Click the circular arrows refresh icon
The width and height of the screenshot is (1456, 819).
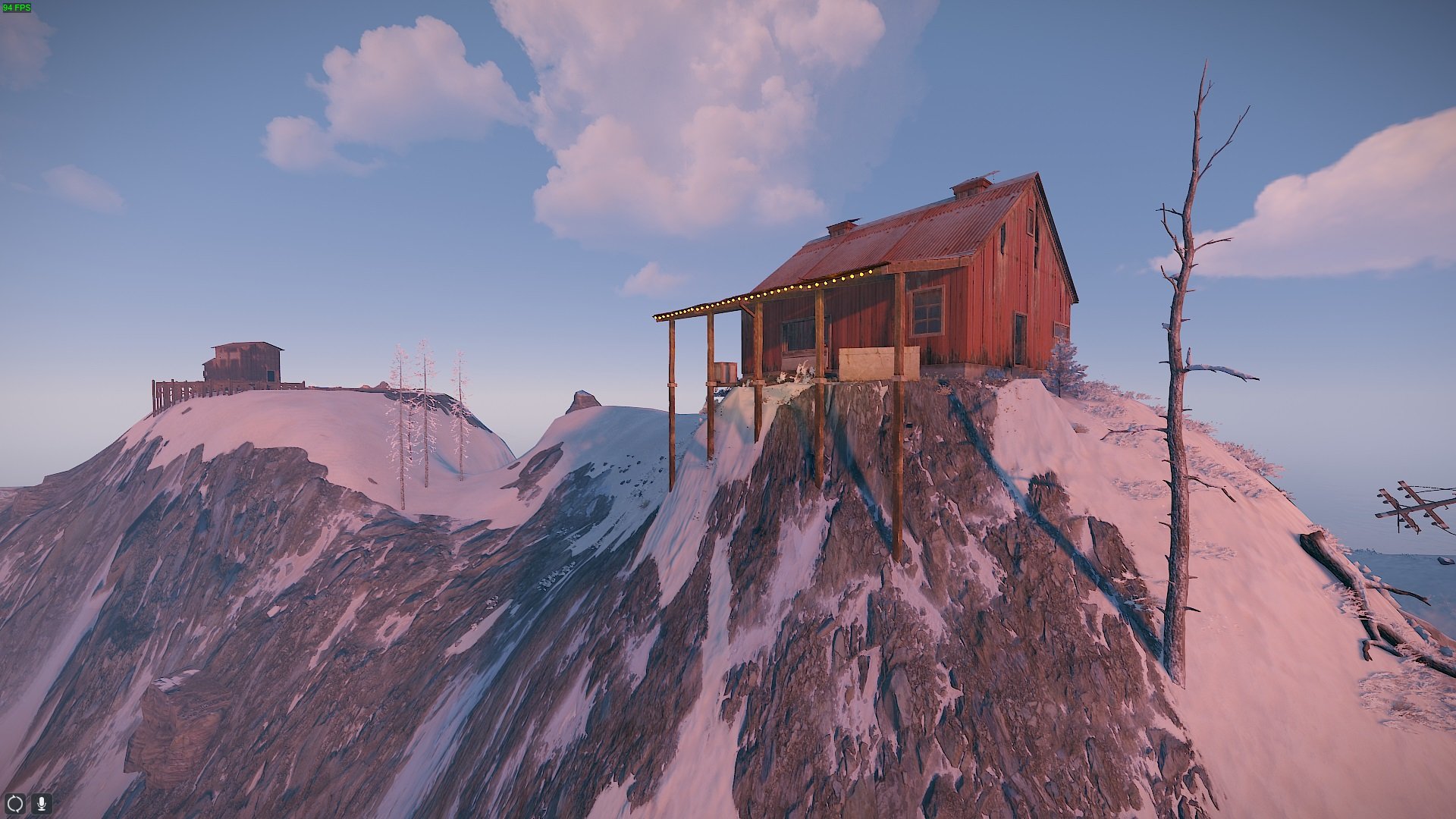coord(15,803)
